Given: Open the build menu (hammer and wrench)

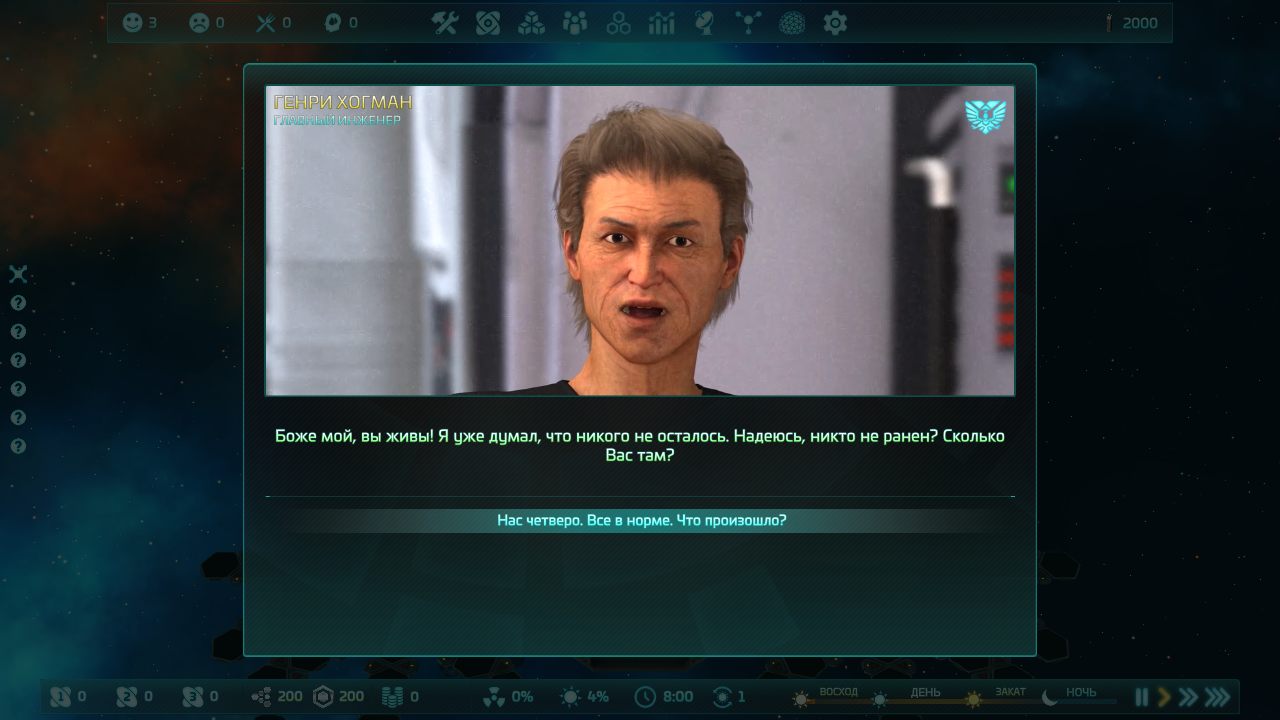Looking at the screenshot, I should [444, 23].
